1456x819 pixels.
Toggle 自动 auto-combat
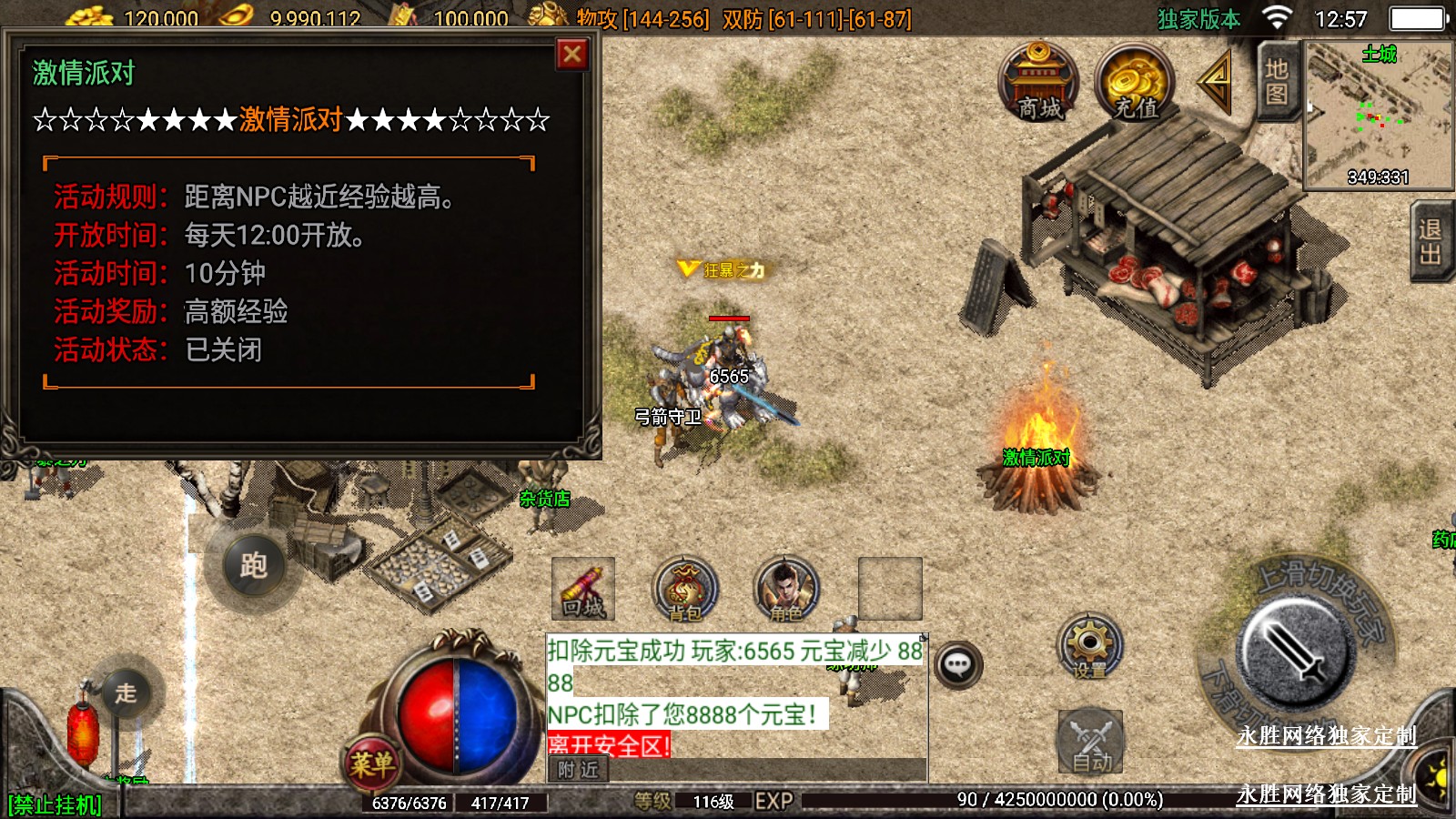point(1090,742)
